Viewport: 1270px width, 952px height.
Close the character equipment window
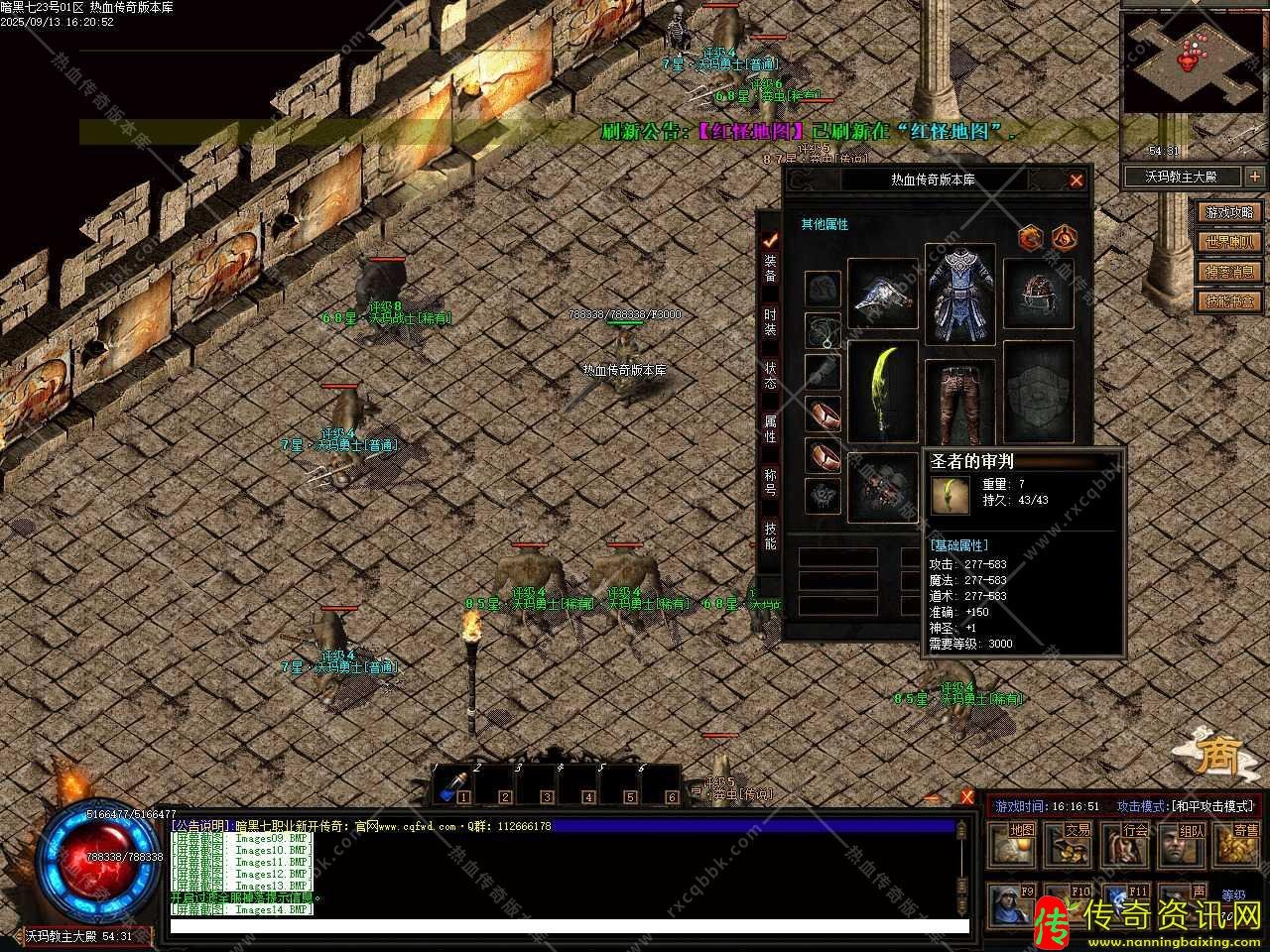1076,180
